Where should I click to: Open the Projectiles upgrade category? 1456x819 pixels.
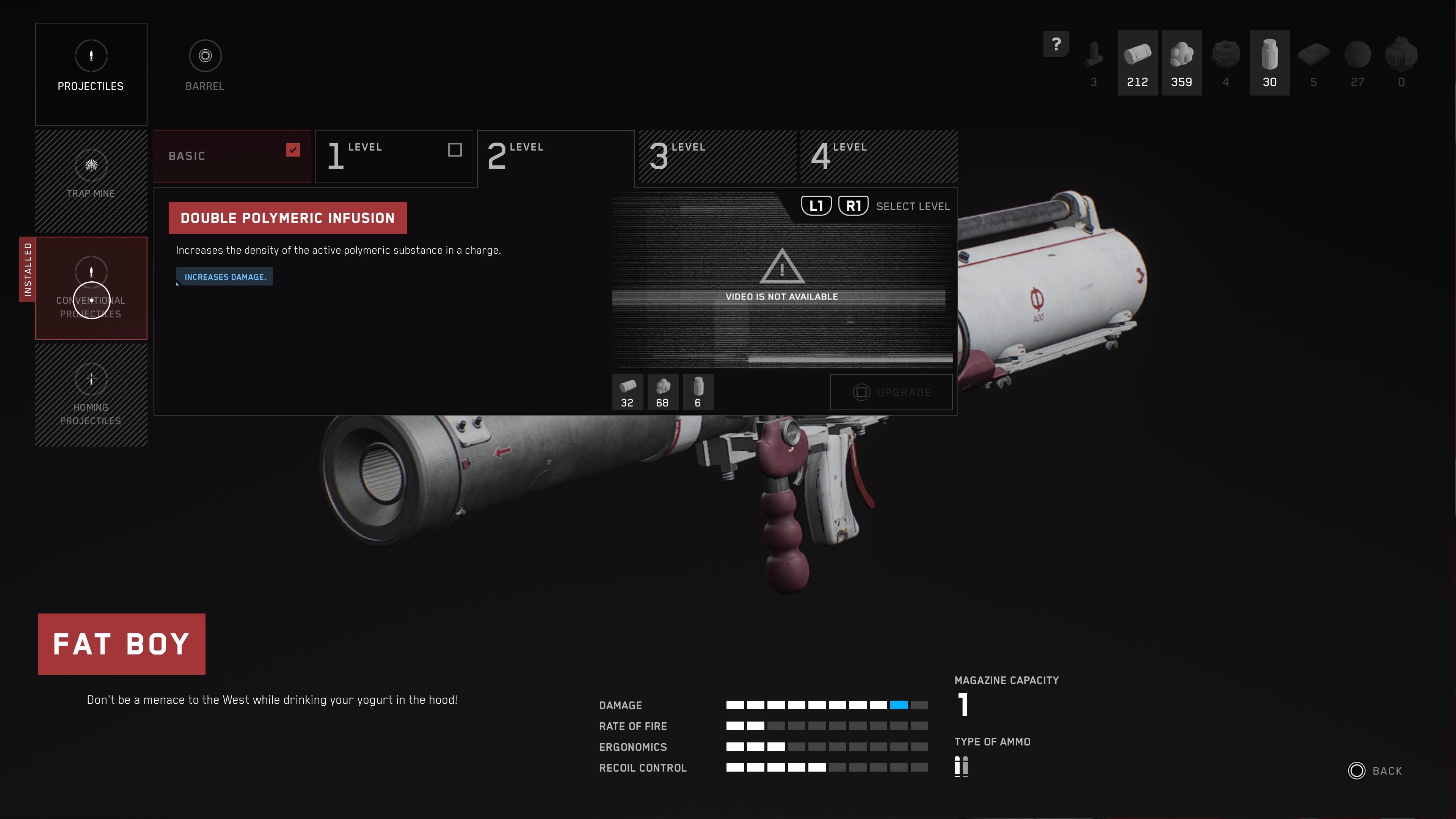click(x=91, y=74)
